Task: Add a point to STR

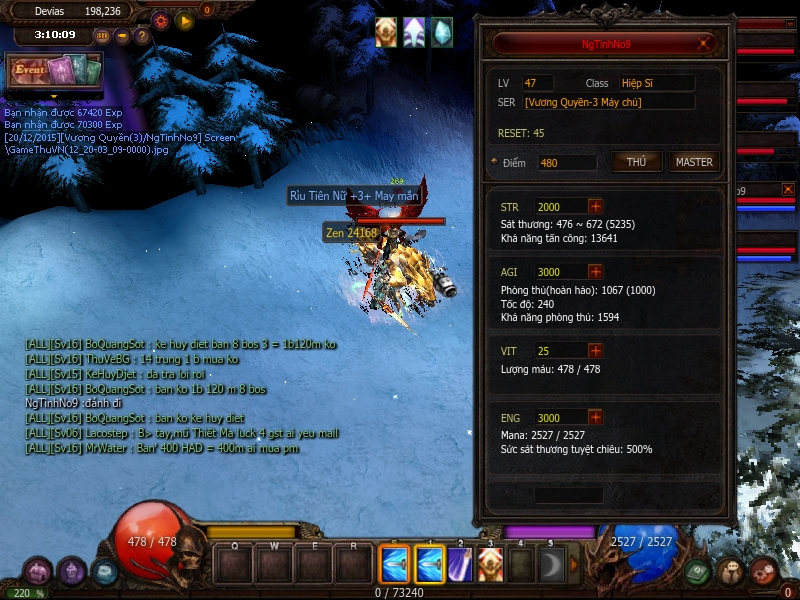Action: click(596, 207)
